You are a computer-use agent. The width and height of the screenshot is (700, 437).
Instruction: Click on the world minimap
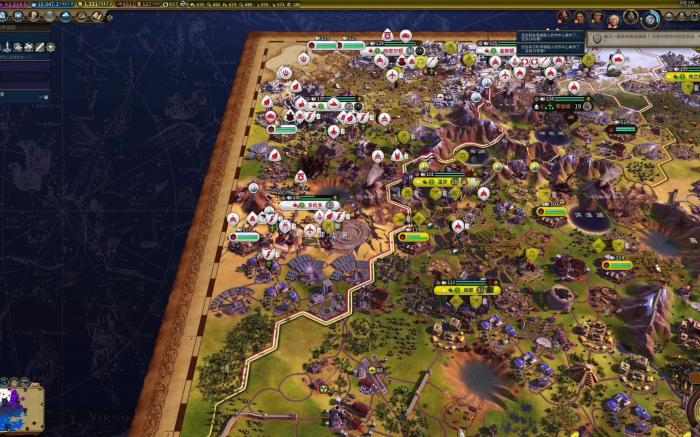coord(23,407)
